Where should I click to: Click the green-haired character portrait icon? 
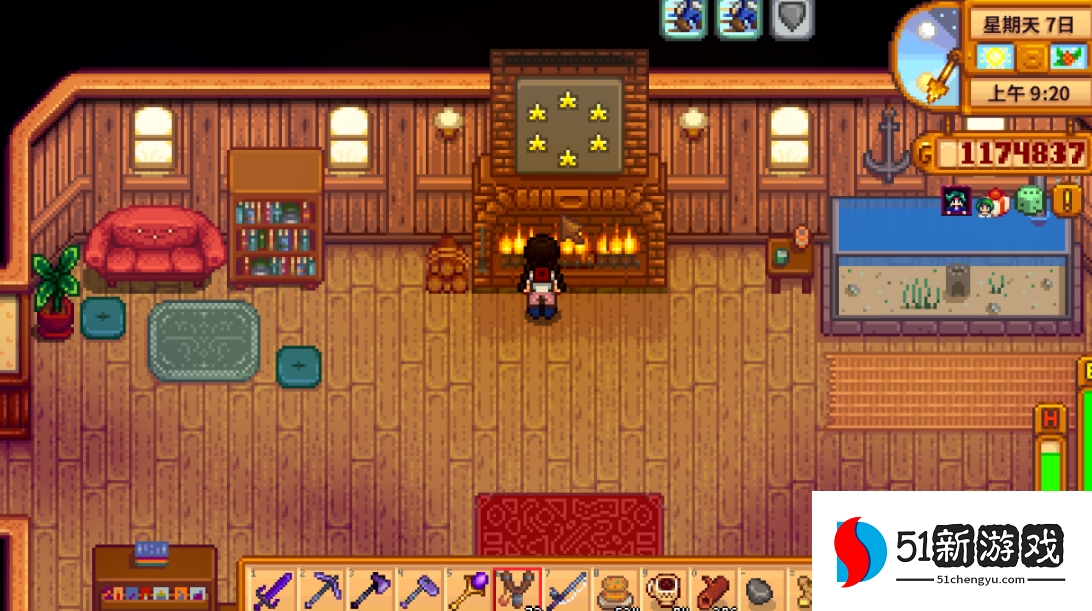click(x=956, y=202)
